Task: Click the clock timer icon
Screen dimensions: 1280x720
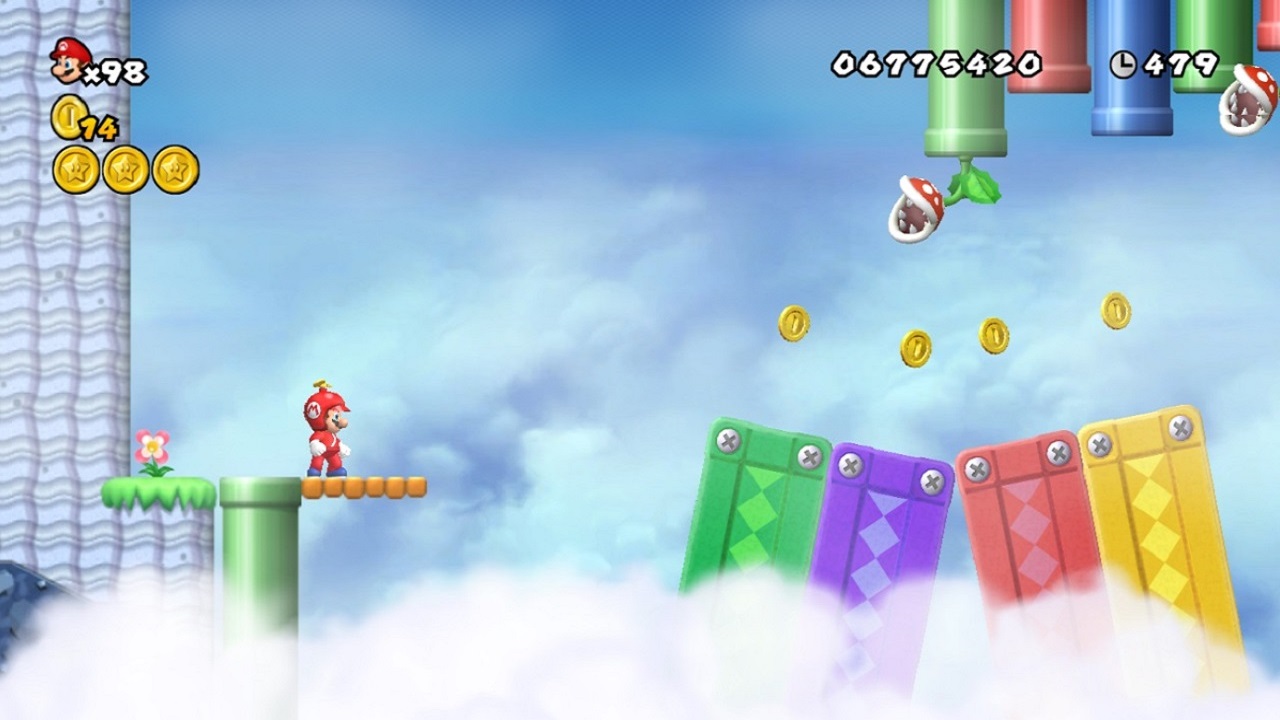Action: pos(1124,62)
